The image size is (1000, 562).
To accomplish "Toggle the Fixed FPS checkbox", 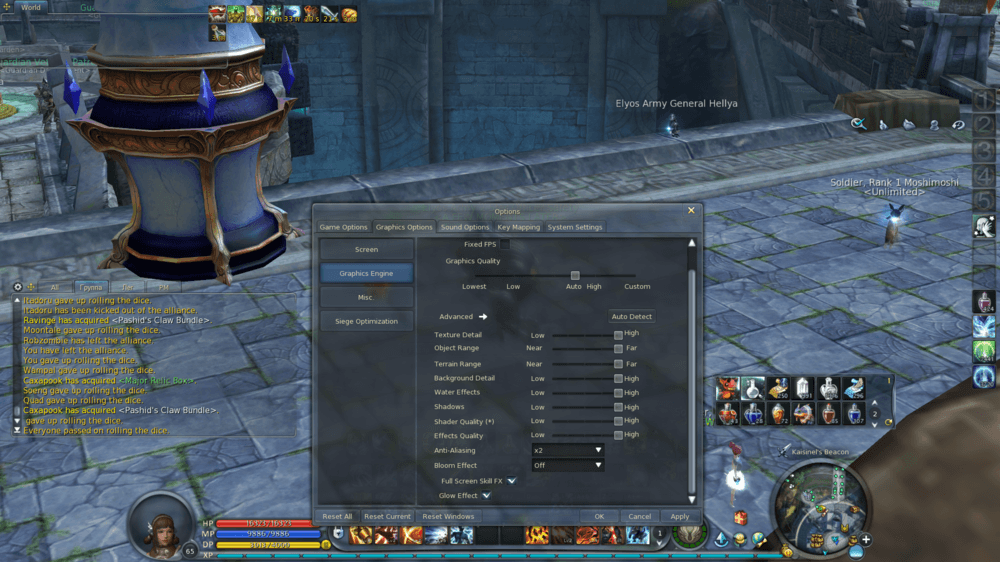I will 505,244.
